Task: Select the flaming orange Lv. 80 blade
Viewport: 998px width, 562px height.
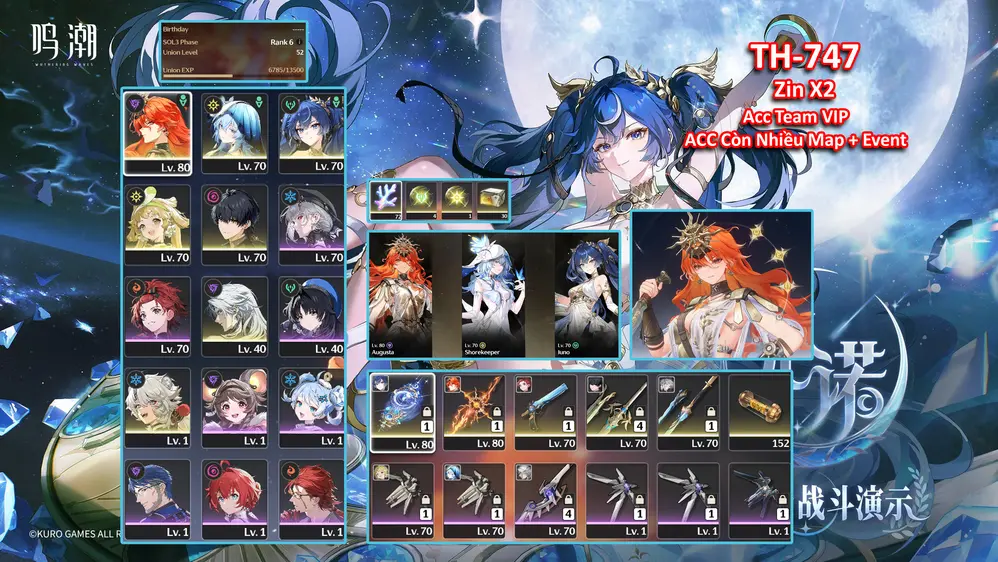Action: coord(474,412)
